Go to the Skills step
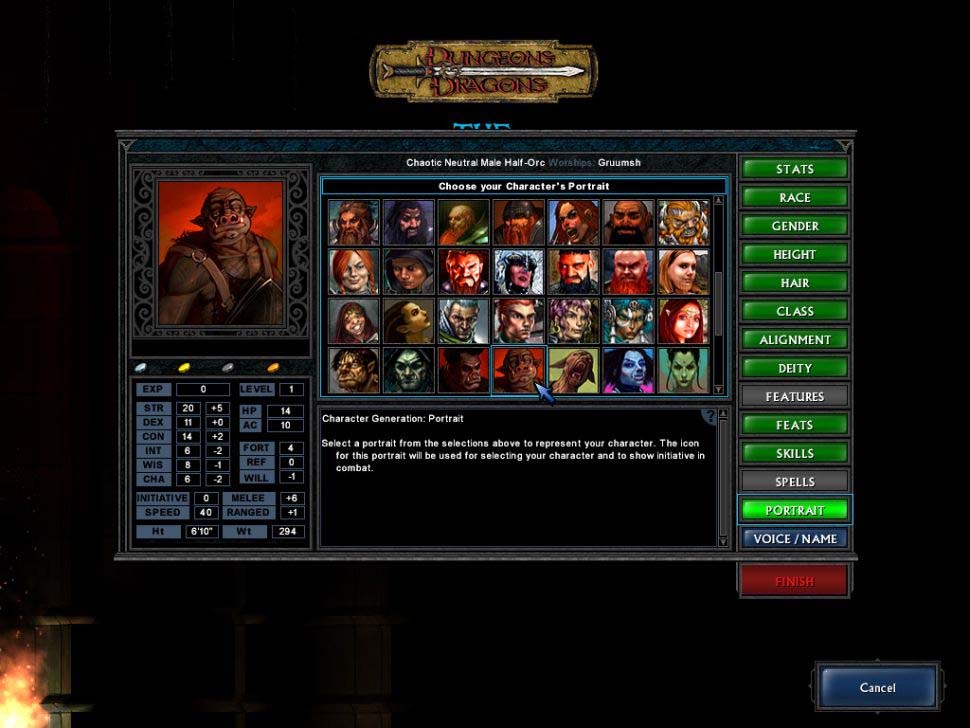970x728 pixels. pos(795,453)
